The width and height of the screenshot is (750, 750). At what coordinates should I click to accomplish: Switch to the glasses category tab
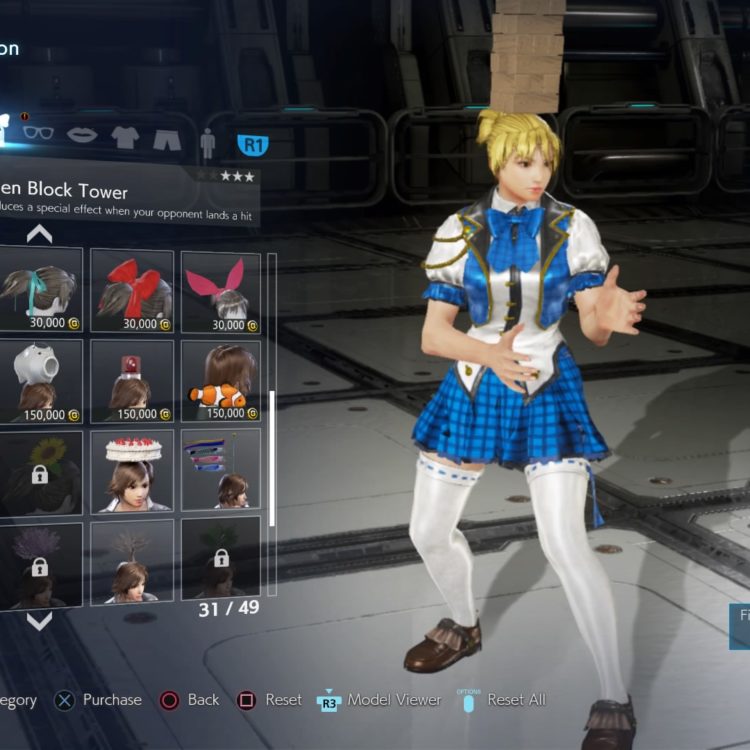click(38, 135)
